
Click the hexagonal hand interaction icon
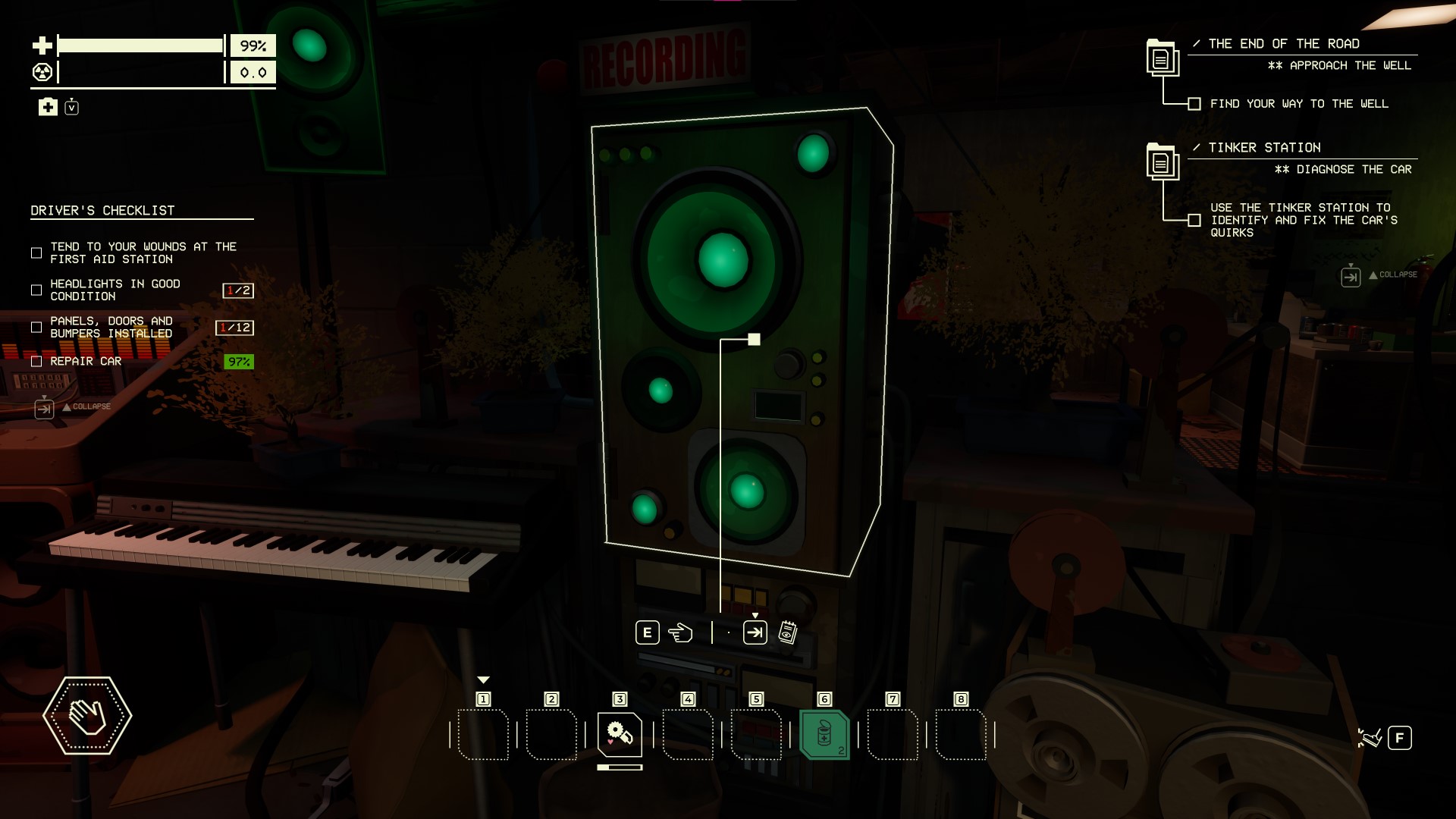[x=87, y=716]
